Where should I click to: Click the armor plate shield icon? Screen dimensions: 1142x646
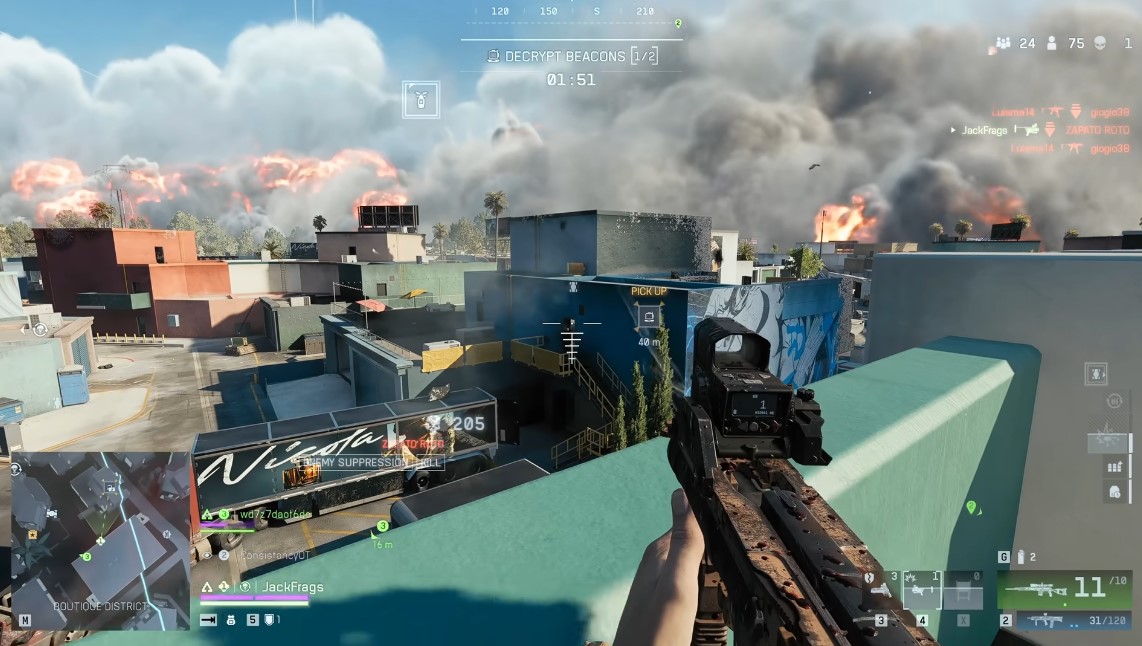click(x=270, y=620)
